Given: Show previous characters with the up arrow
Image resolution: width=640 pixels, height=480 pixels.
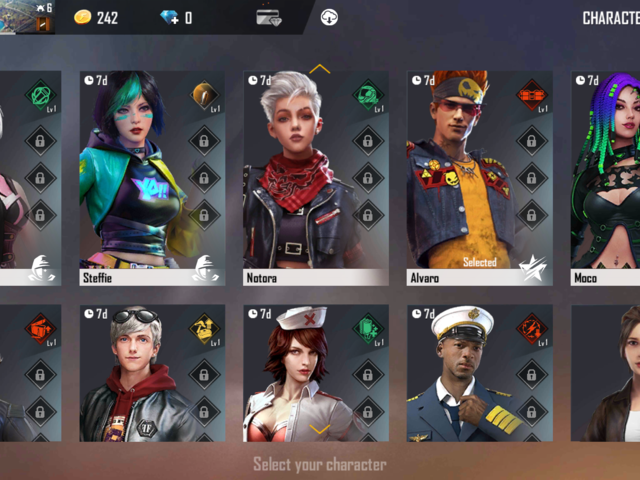Looking at the screenshot, I should point(320,69).
